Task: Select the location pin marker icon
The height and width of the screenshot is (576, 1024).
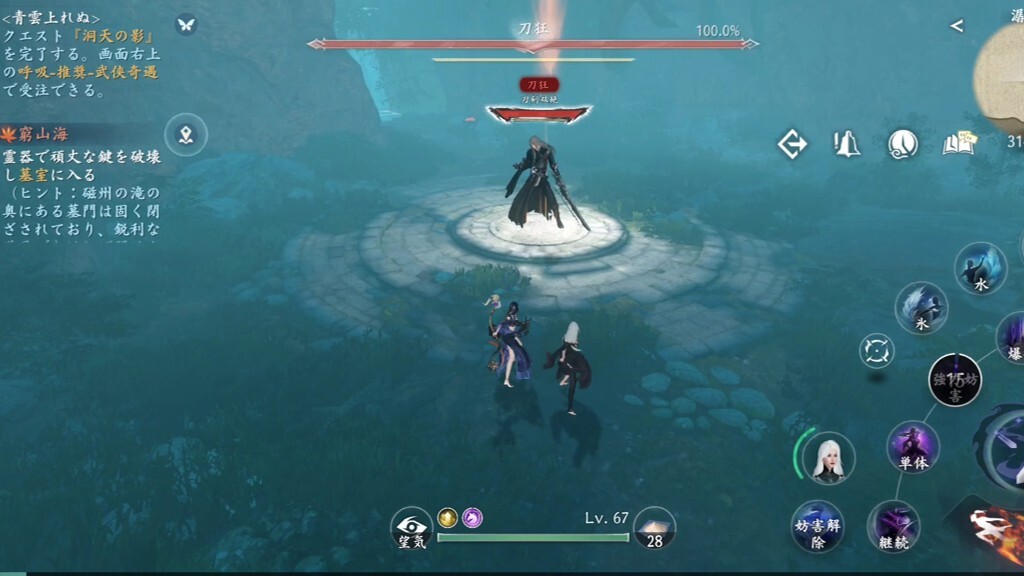Action: coord(185,134)
